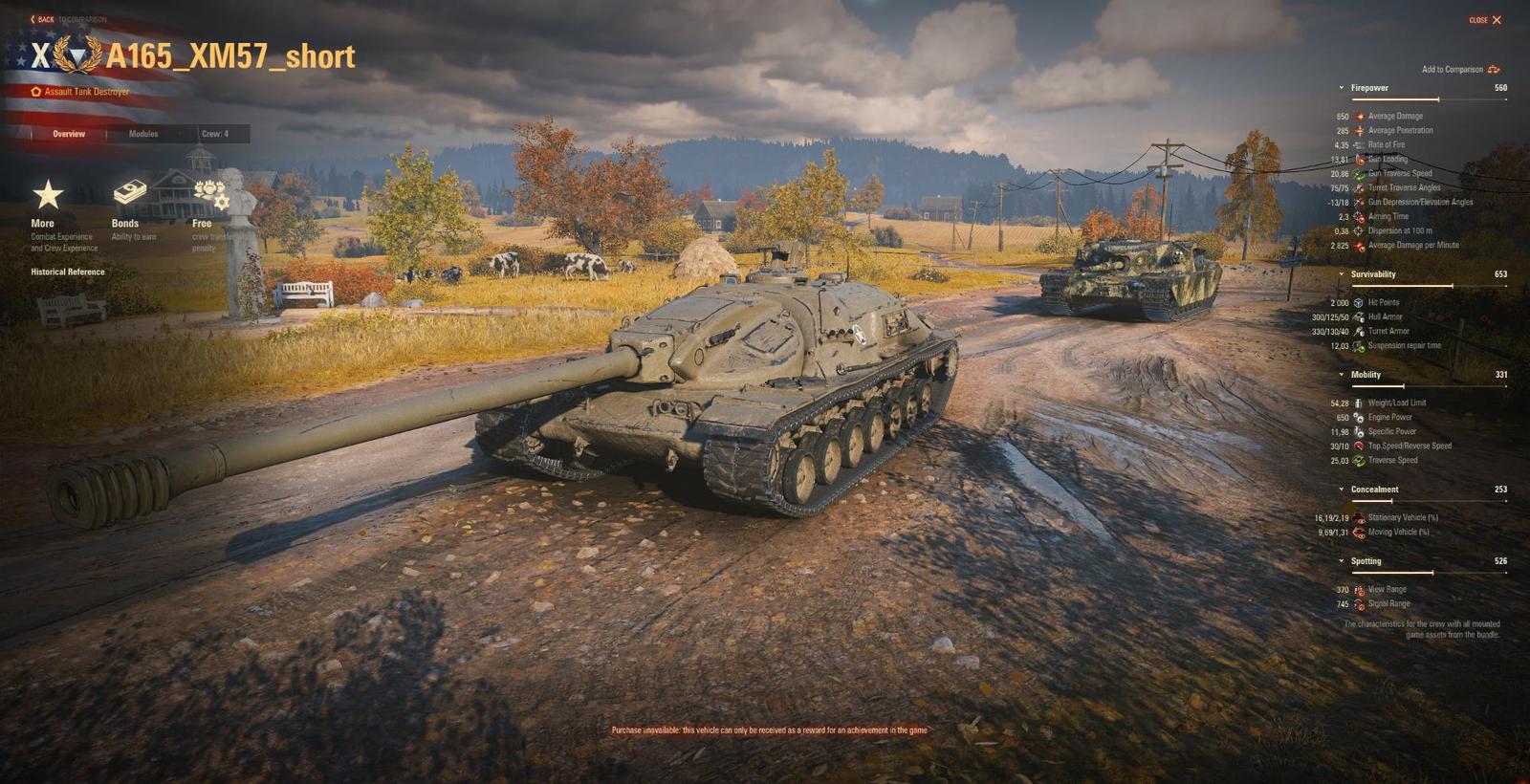The image size is (1530, 784).
Task: Open the Historical Reference link
Action: (x=67, y=272)
